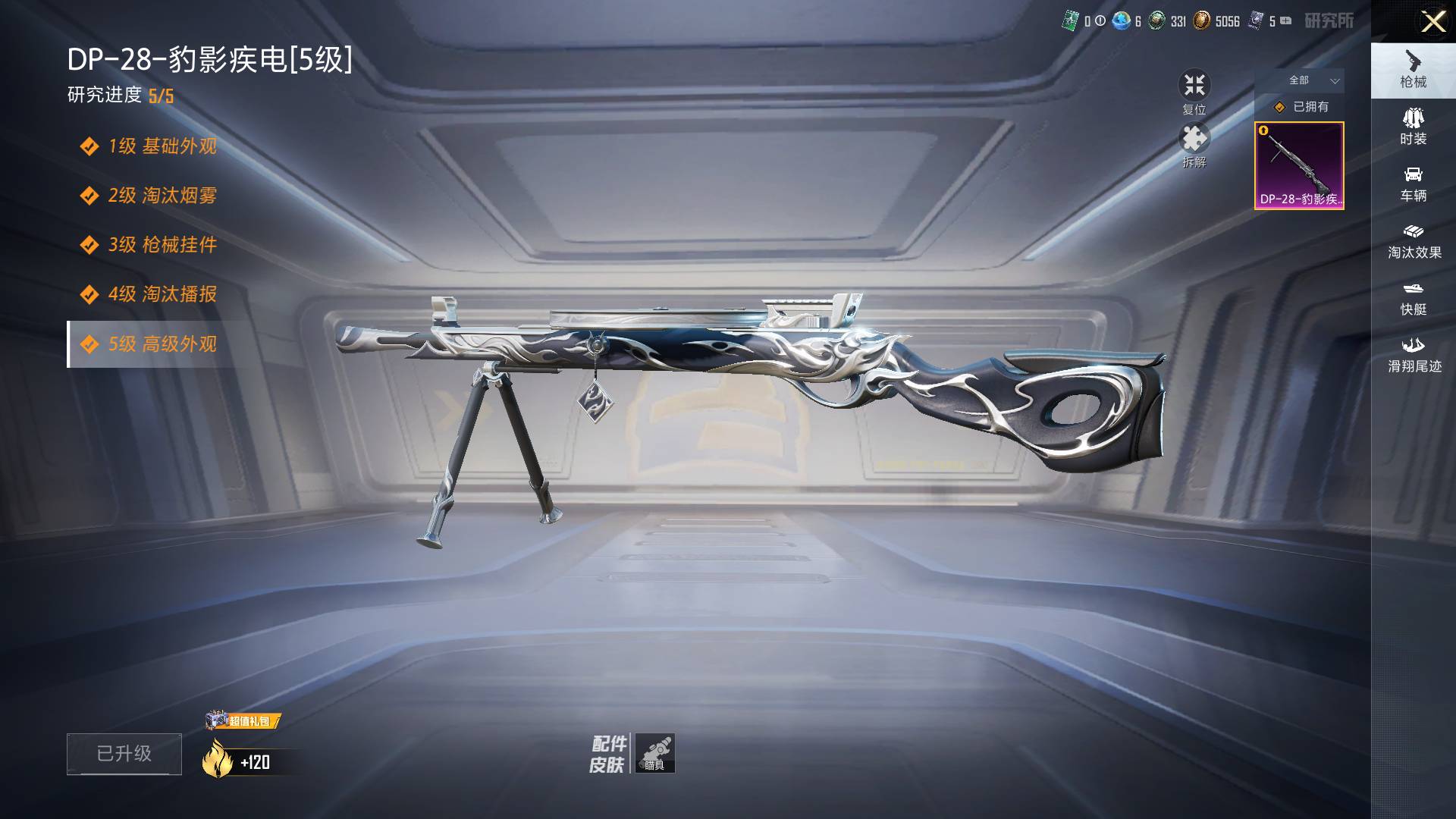Select level 5 高级外观 entry

coord(162,344)
